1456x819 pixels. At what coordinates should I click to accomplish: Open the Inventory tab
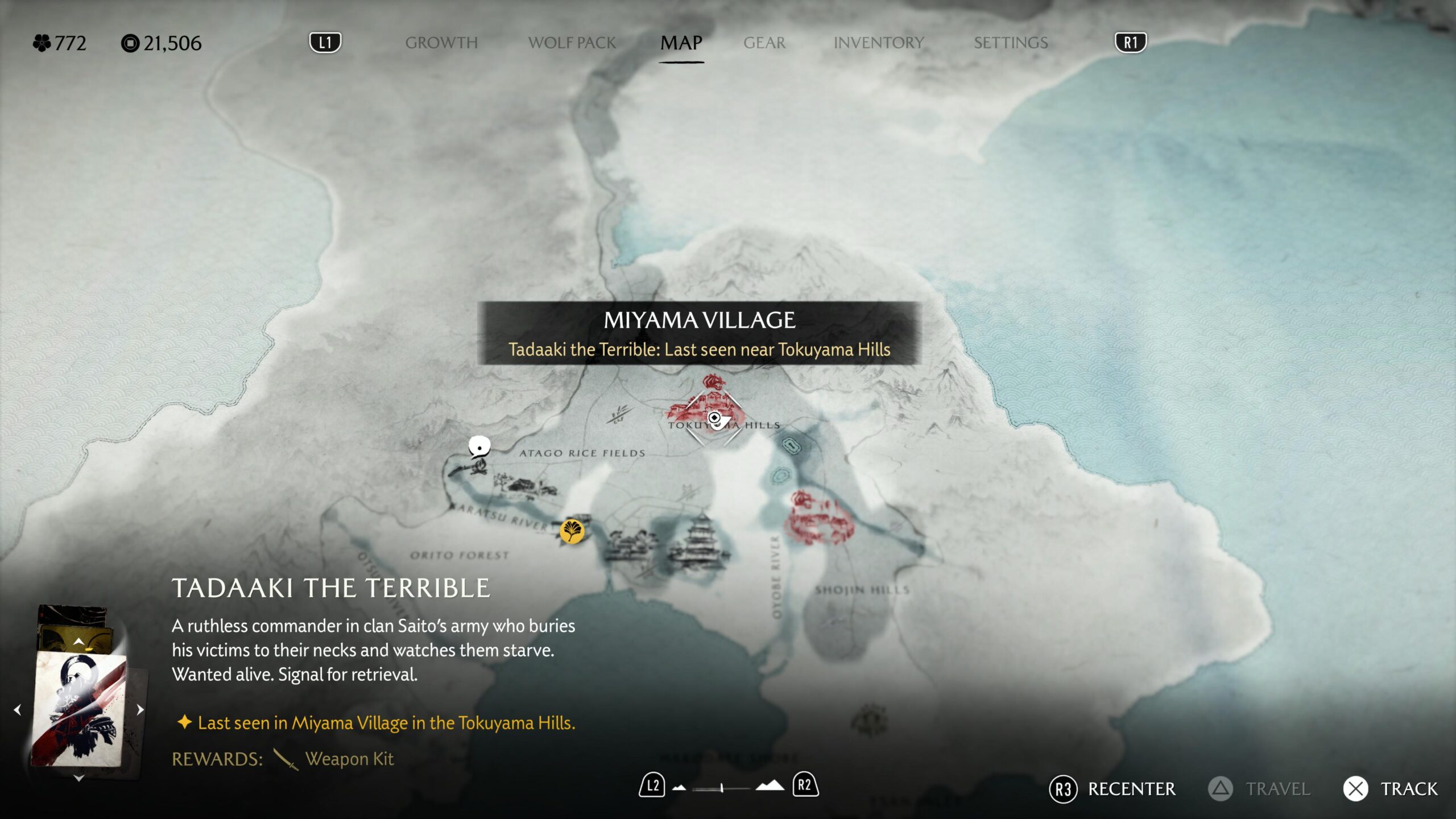878,43
